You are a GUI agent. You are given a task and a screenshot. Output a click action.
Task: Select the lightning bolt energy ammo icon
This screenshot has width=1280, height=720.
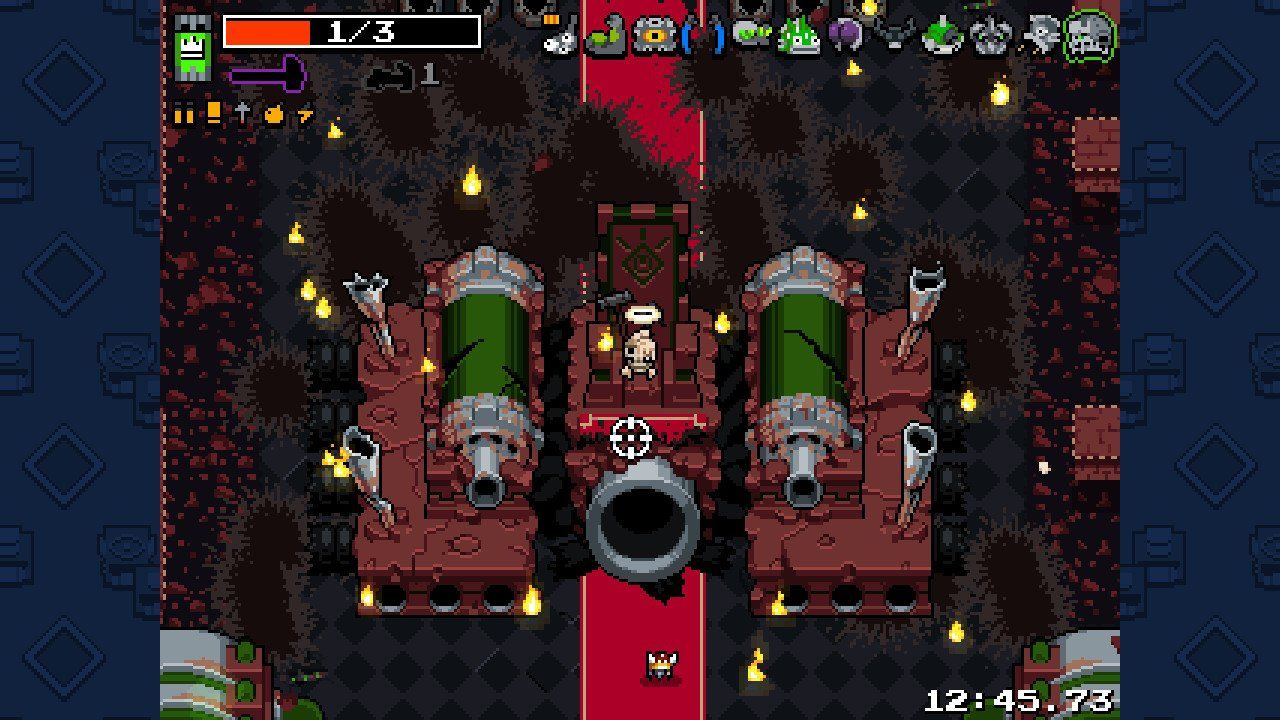306,115
